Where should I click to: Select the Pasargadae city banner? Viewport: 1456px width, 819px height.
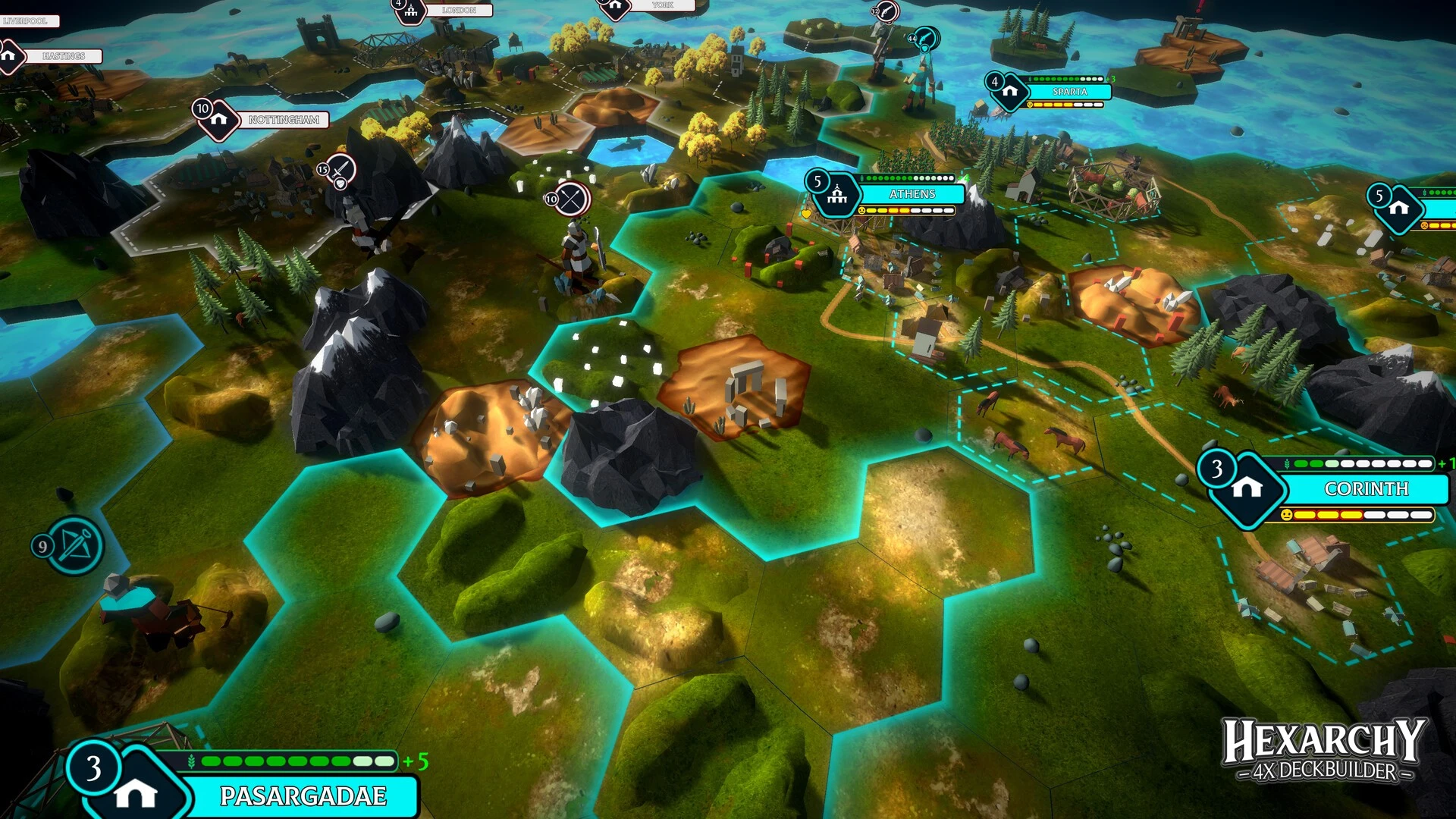click(303, 795)
